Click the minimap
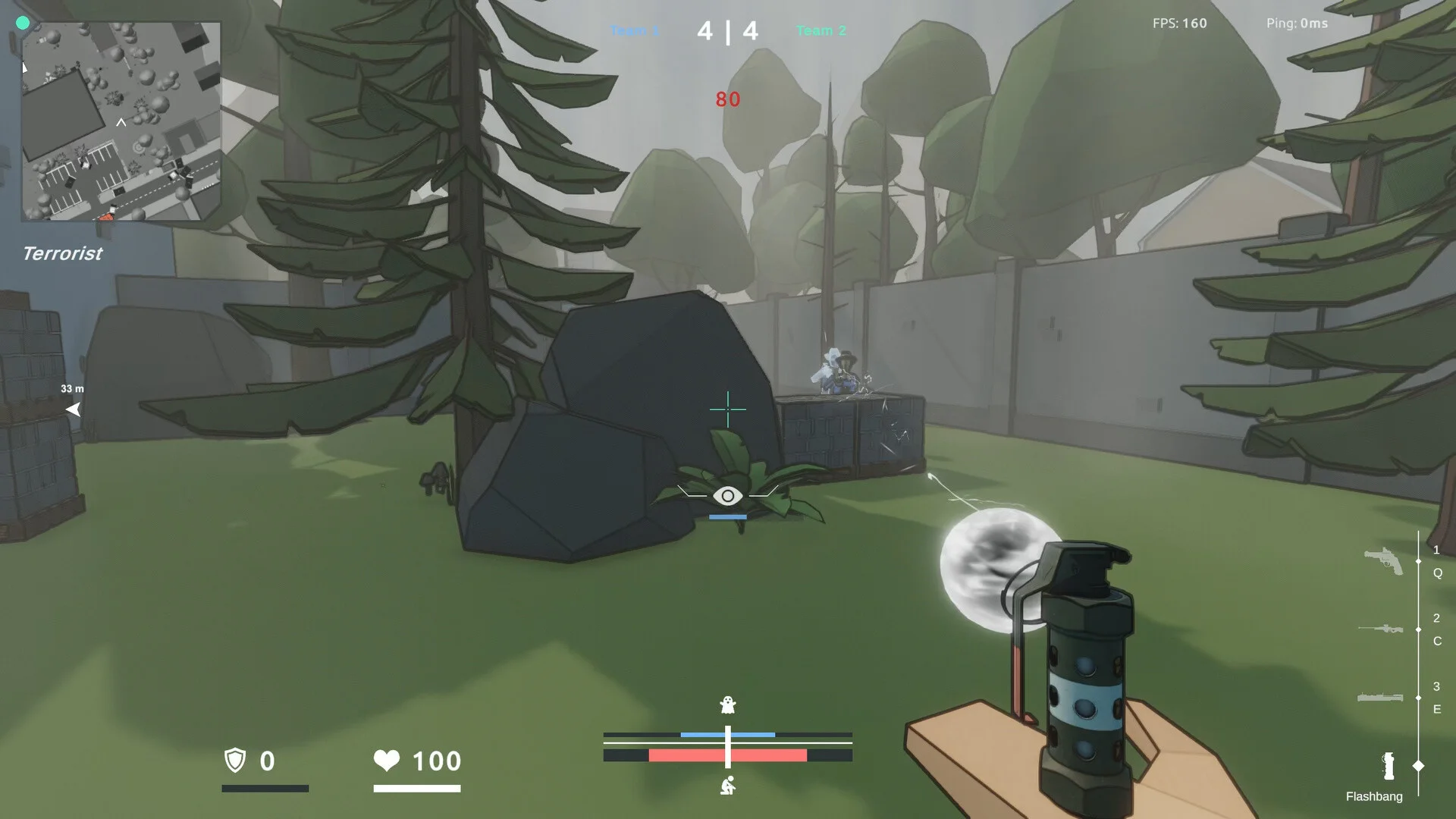This screenshot has height=819, width=1456. coord(121,121)
